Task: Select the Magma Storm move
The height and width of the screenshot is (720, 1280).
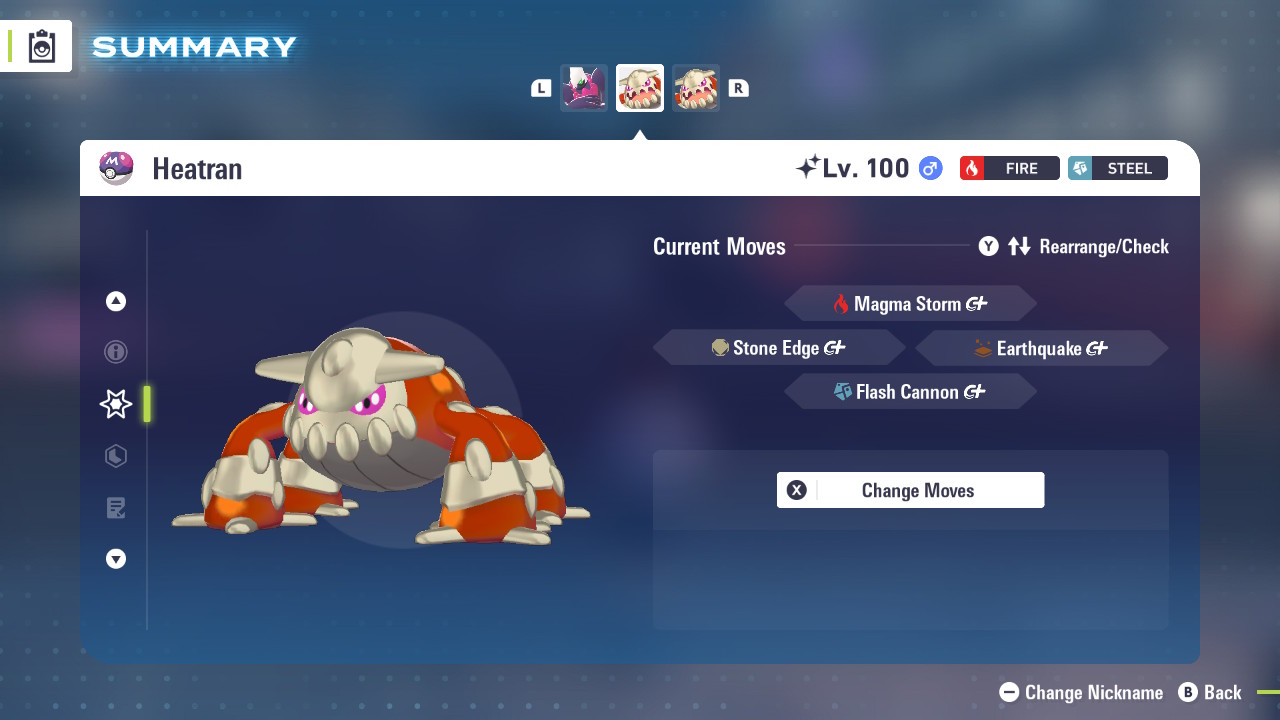Action: (x=910, y=303)
